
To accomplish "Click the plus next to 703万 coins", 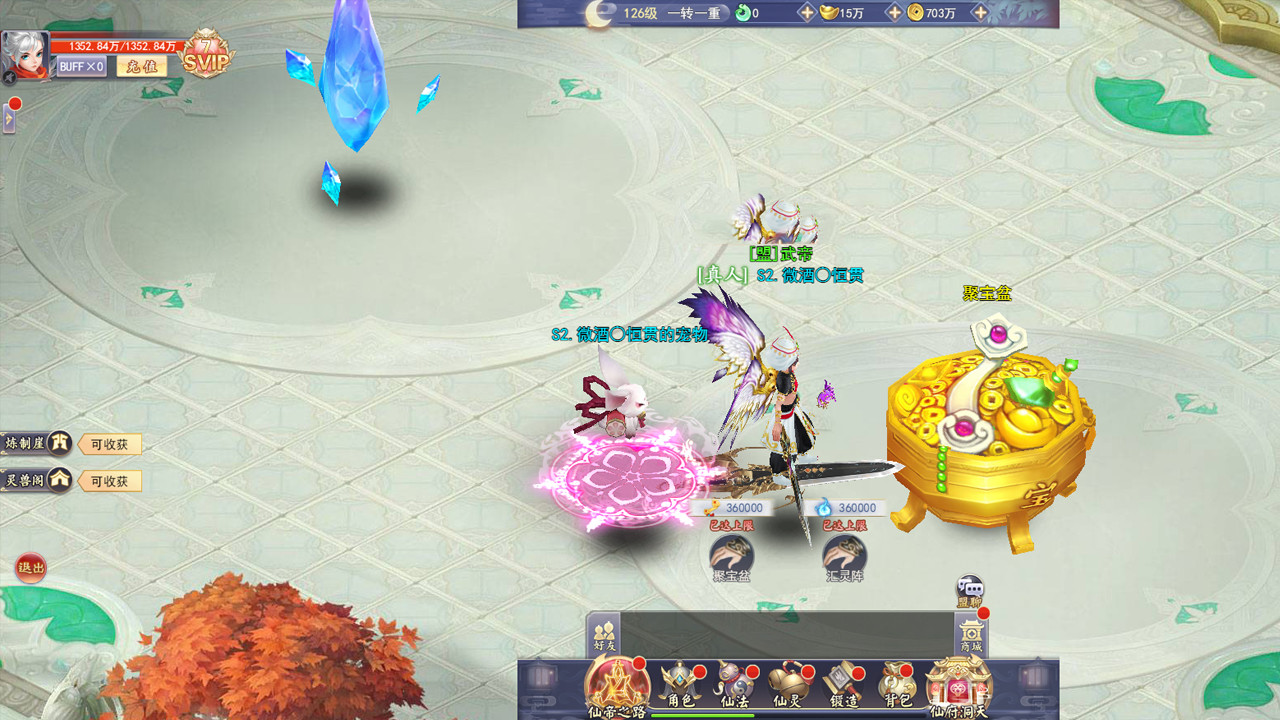I will point(979,13).
